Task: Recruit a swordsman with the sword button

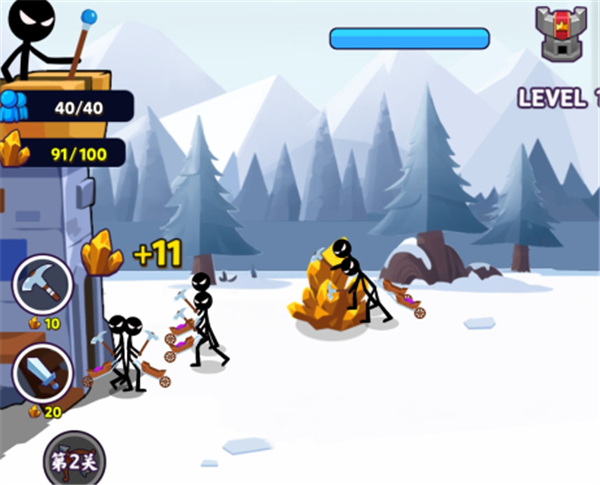Action: [43, 375]
